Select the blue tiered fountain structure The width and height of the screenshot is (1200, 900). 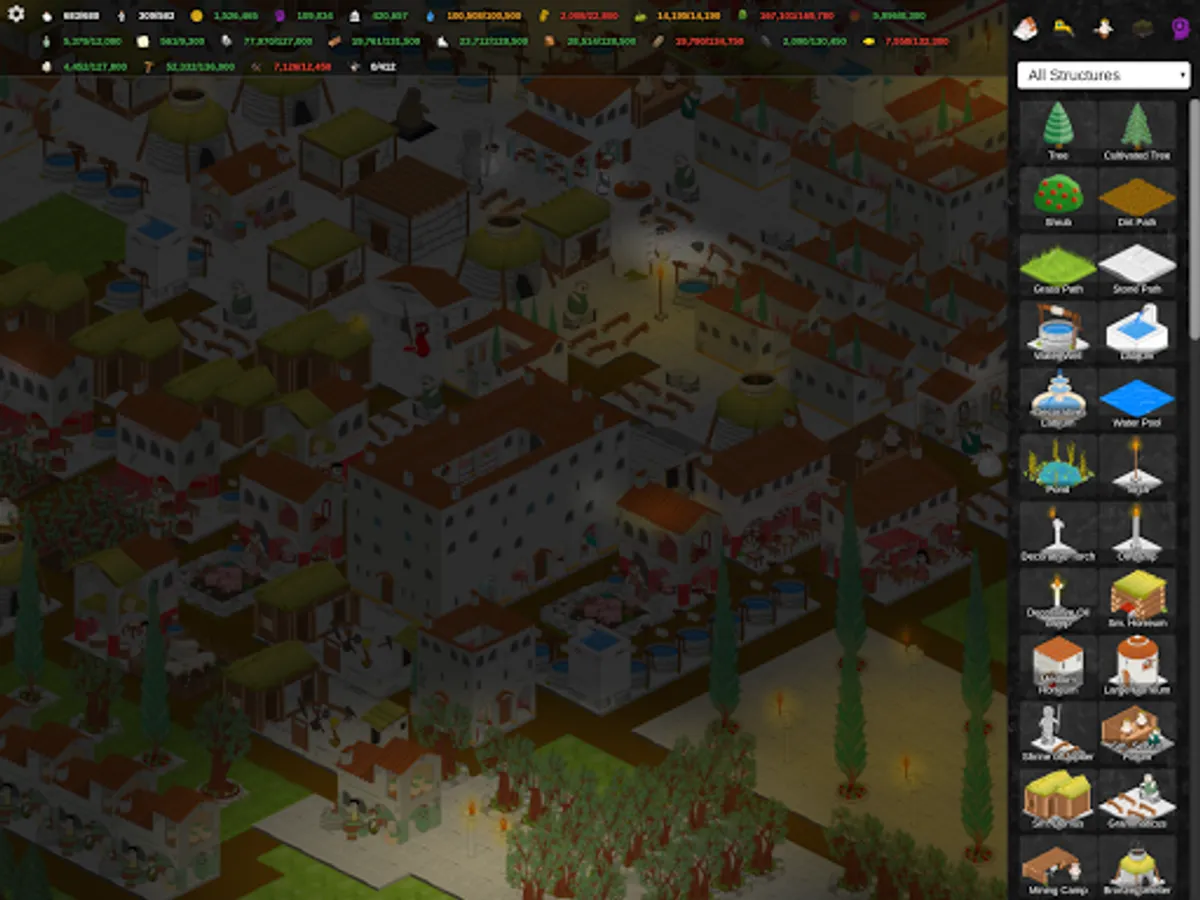coord(1058,398)
